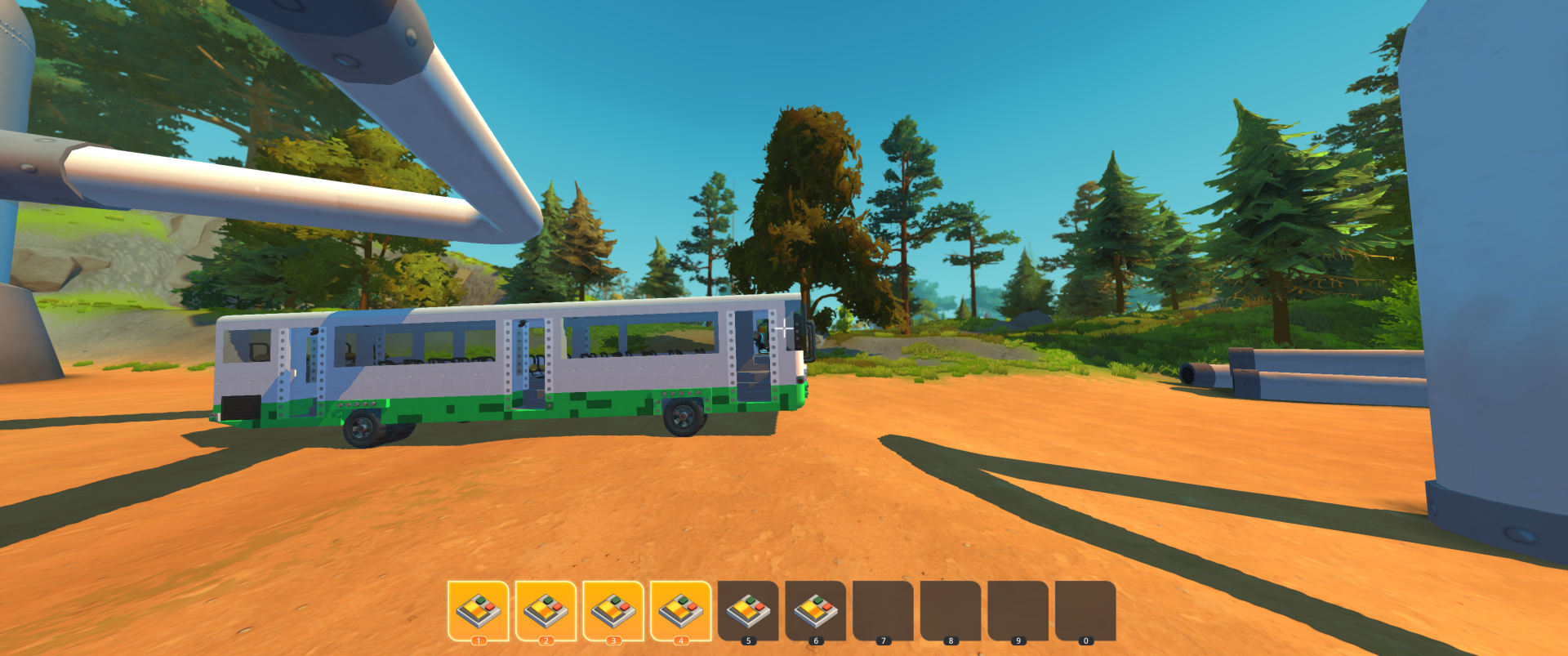This screenshot has width=1568, height=656.
Task: Select the controller in hotbar slot 1
Action: pyautogui.click(x=478, y=611)
